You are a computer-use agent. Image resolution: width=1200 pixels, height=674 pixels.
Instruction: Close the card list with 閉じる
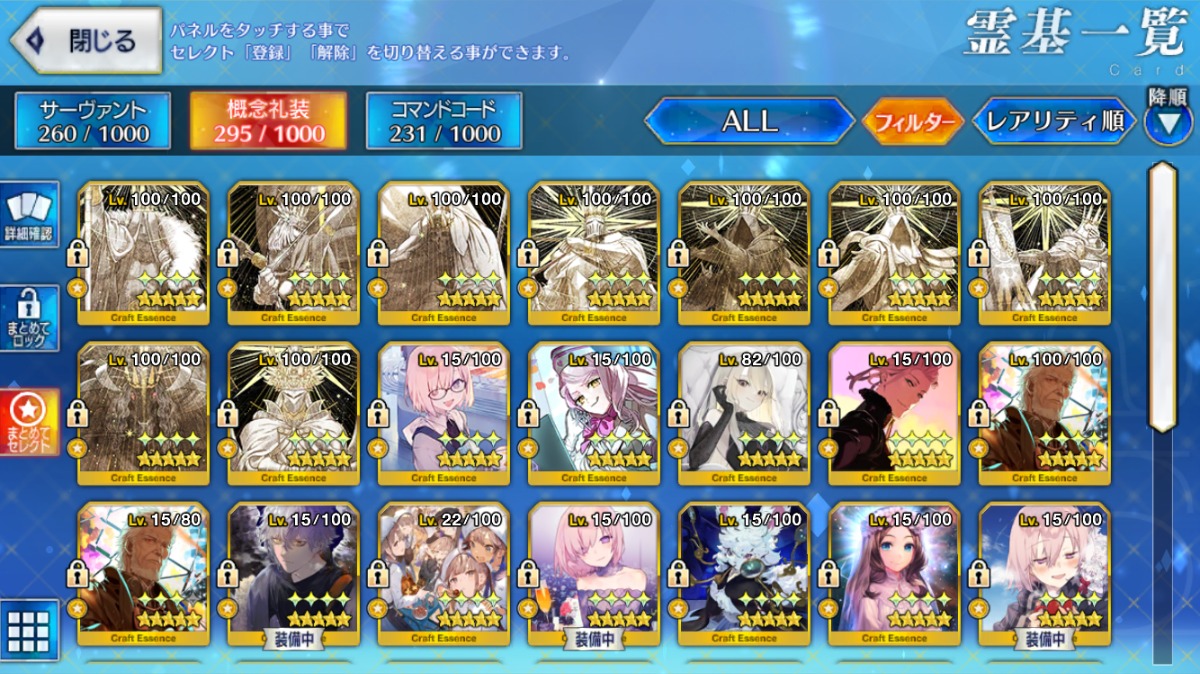click(x=86, y=41)
